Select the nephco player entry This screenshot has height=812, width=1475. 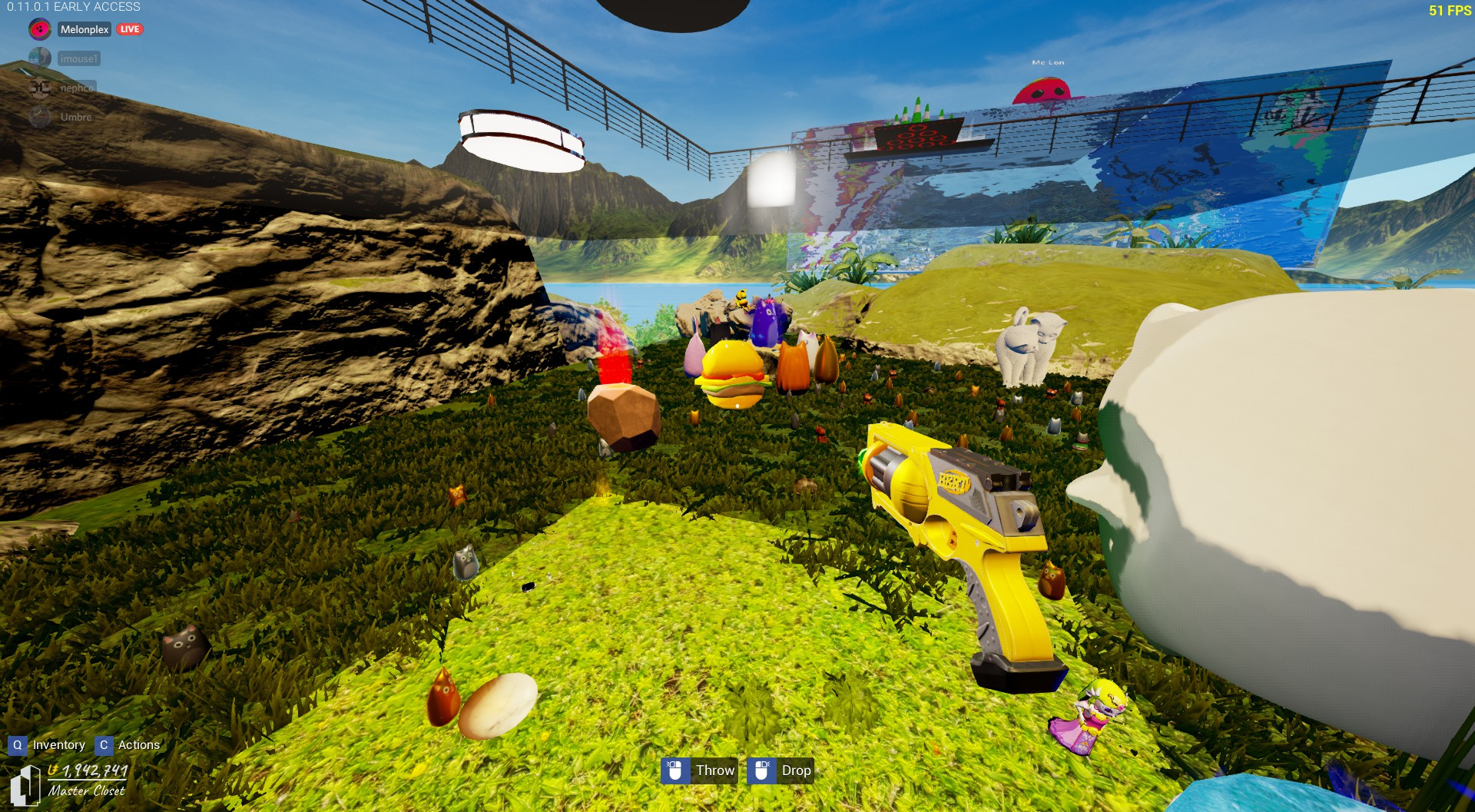click(77, 88)
